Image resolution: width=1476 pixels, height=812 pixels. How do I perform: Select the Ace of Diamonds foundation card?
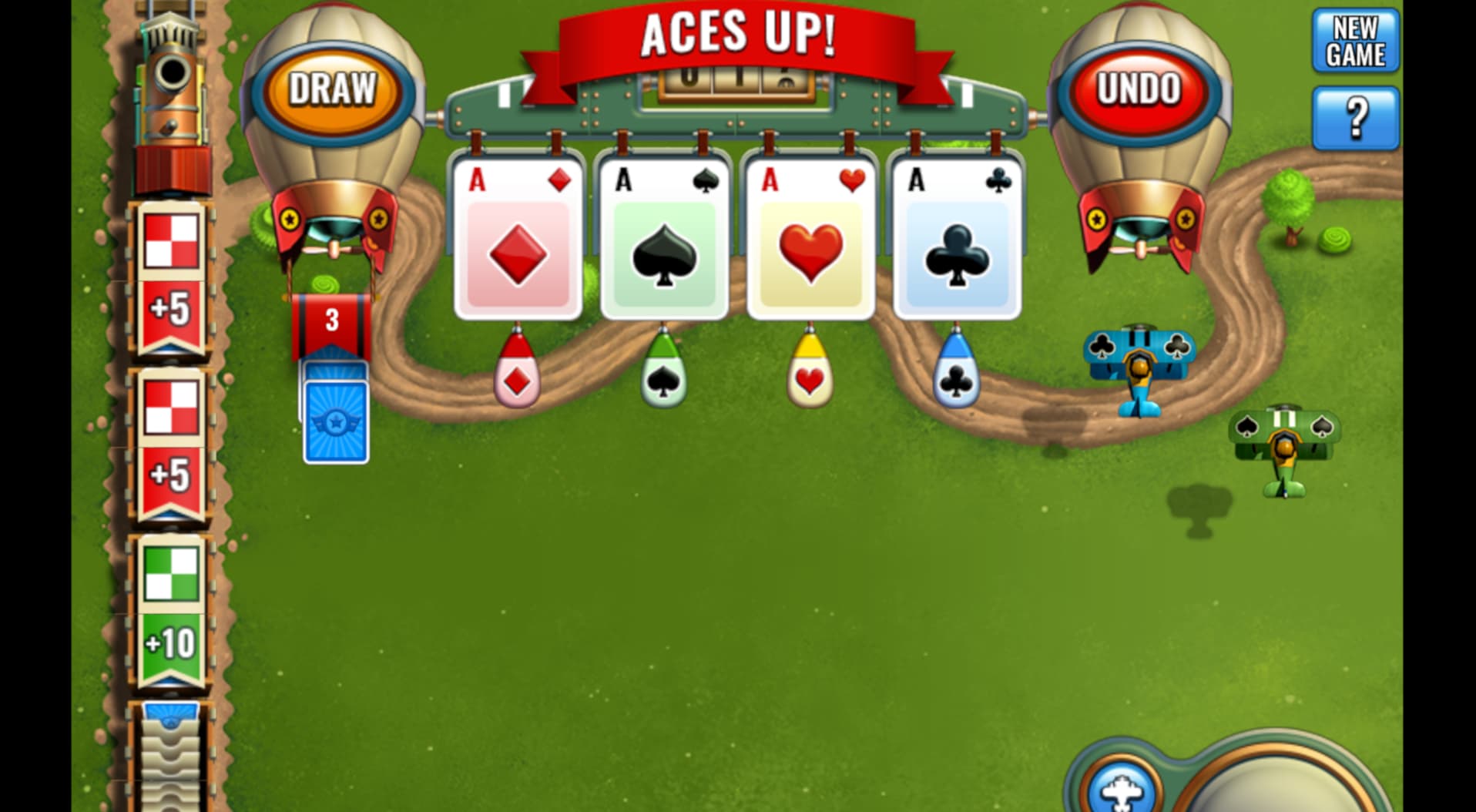click(x=517, y=239)
